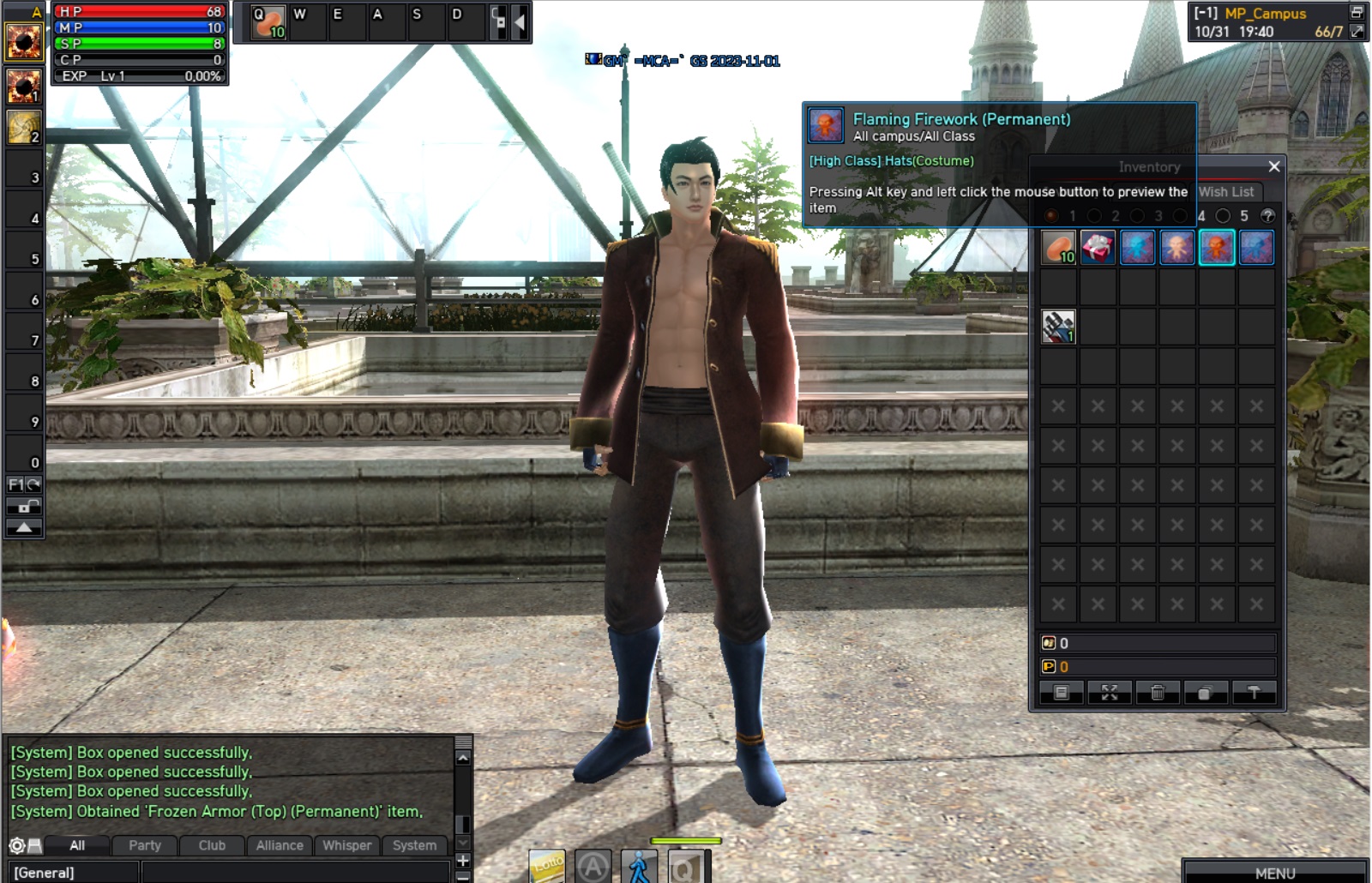The width and height of the screenshot is (1372, 883).
Task: Click the inventory sort arrows button
Action: tap(1110, 693)
